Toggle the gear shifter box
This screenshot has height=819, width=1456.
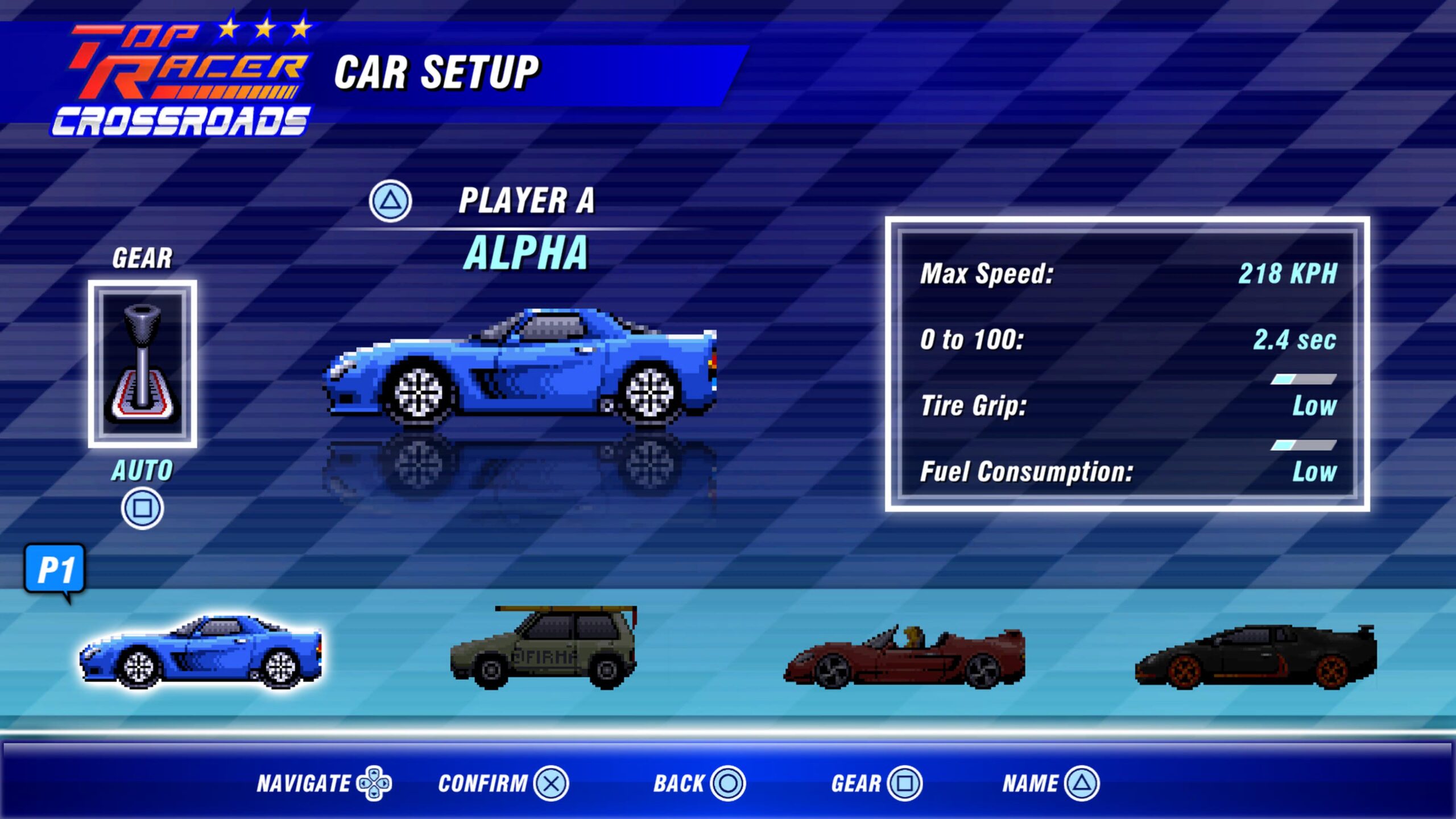(x=142, y=364)
